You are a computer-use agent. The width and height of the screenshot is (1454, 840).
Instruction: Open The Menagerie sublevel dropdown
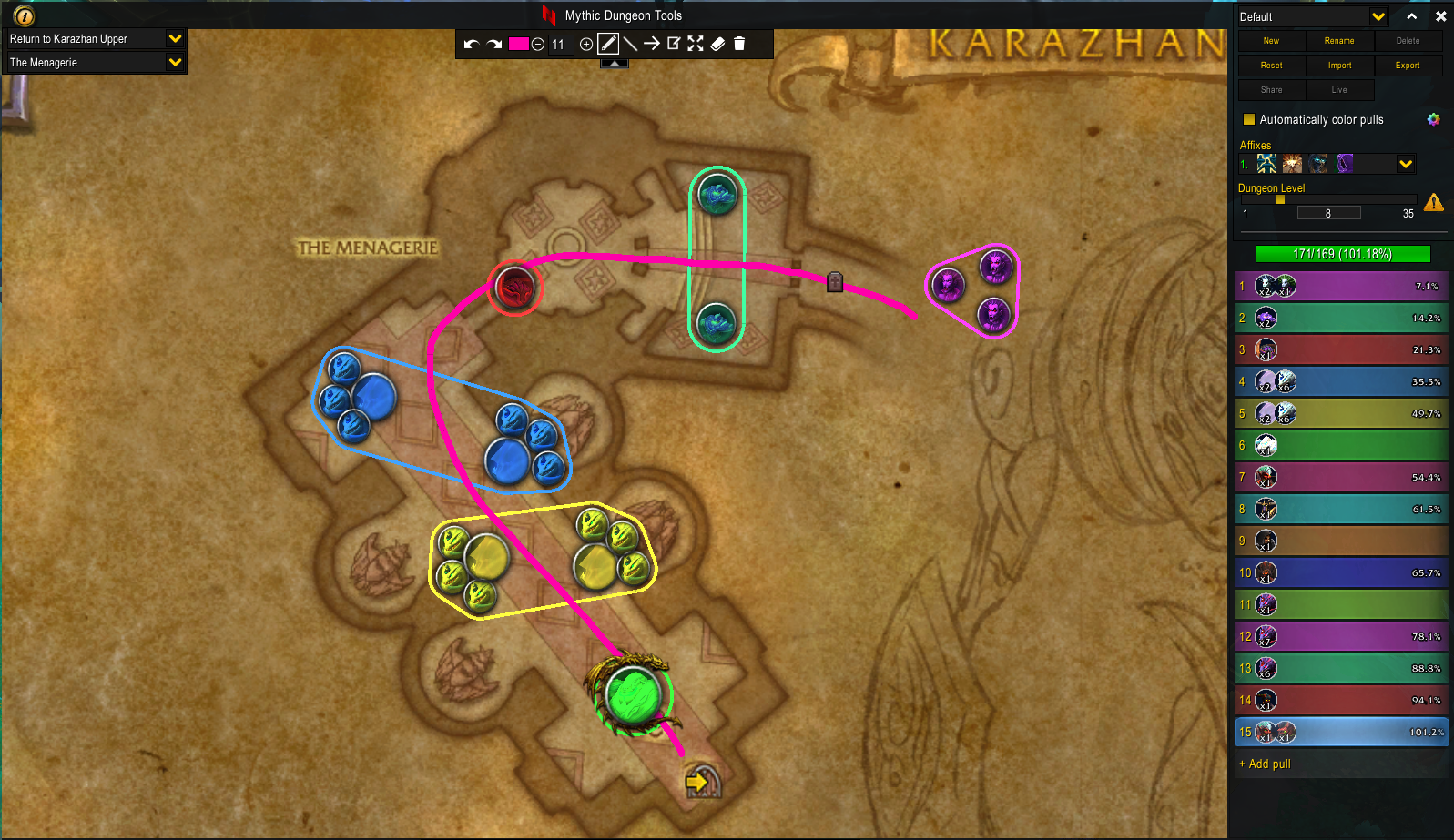175,62
